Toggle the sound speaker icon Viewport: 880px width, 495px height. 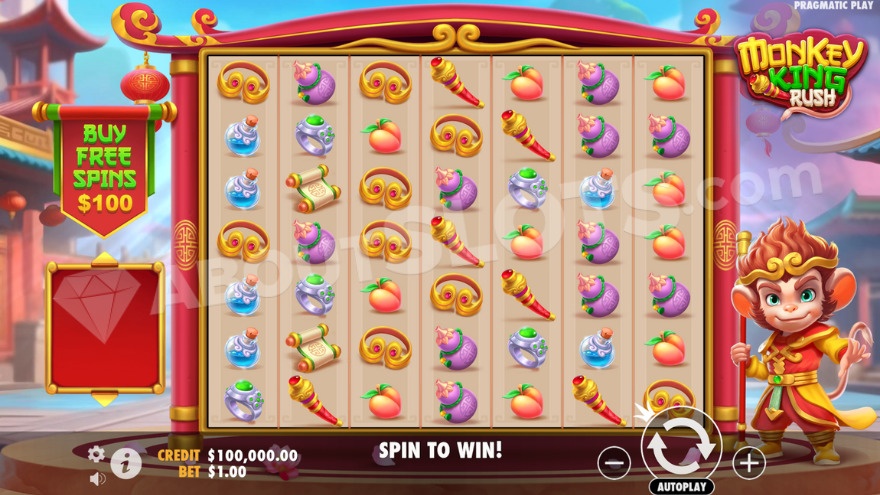click(x=97, y=478)
